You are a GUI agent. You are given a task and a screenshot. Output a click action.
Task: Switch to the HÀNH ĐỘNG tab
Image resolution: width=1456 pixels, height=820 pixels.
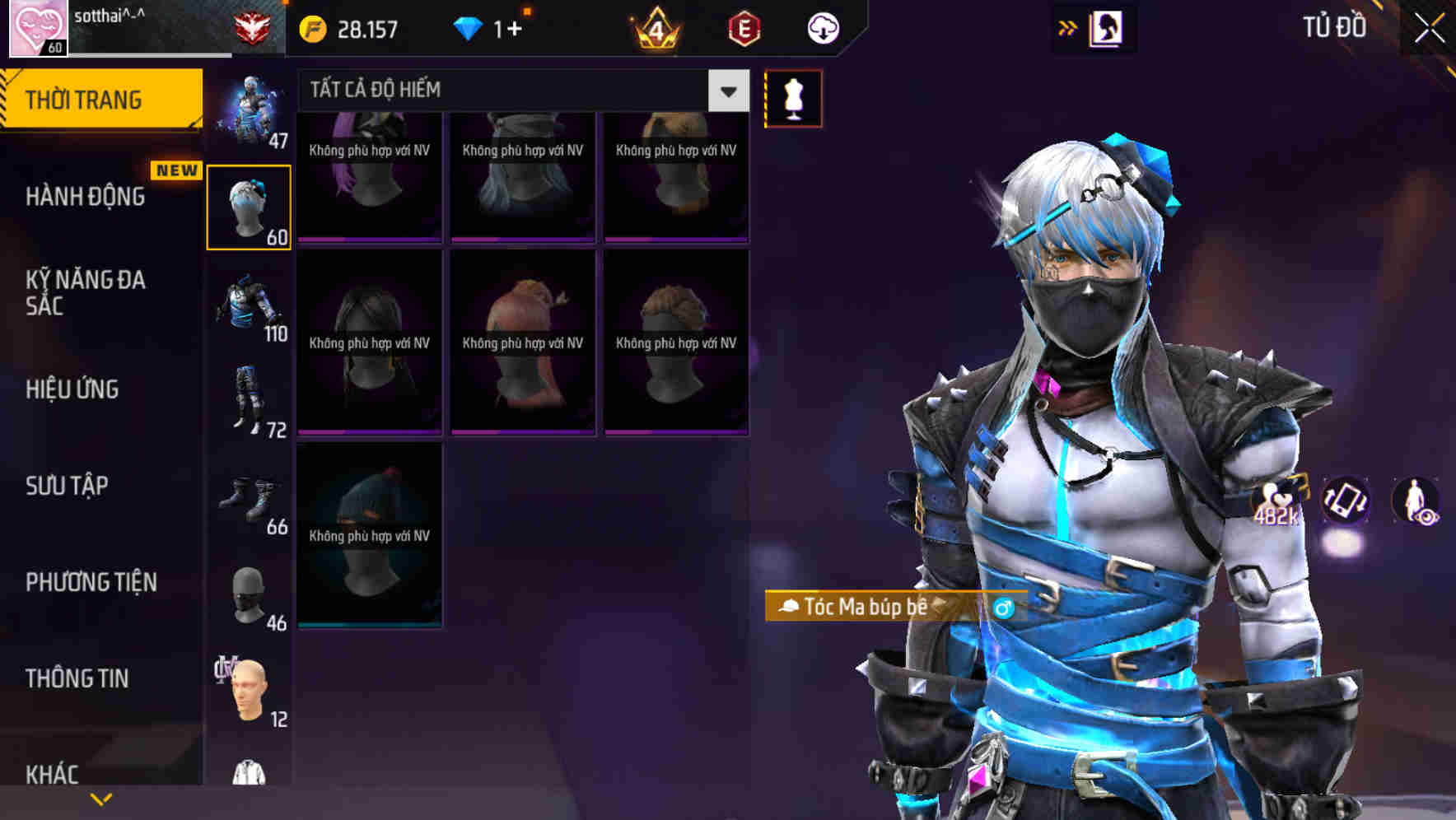pos(85,196)
